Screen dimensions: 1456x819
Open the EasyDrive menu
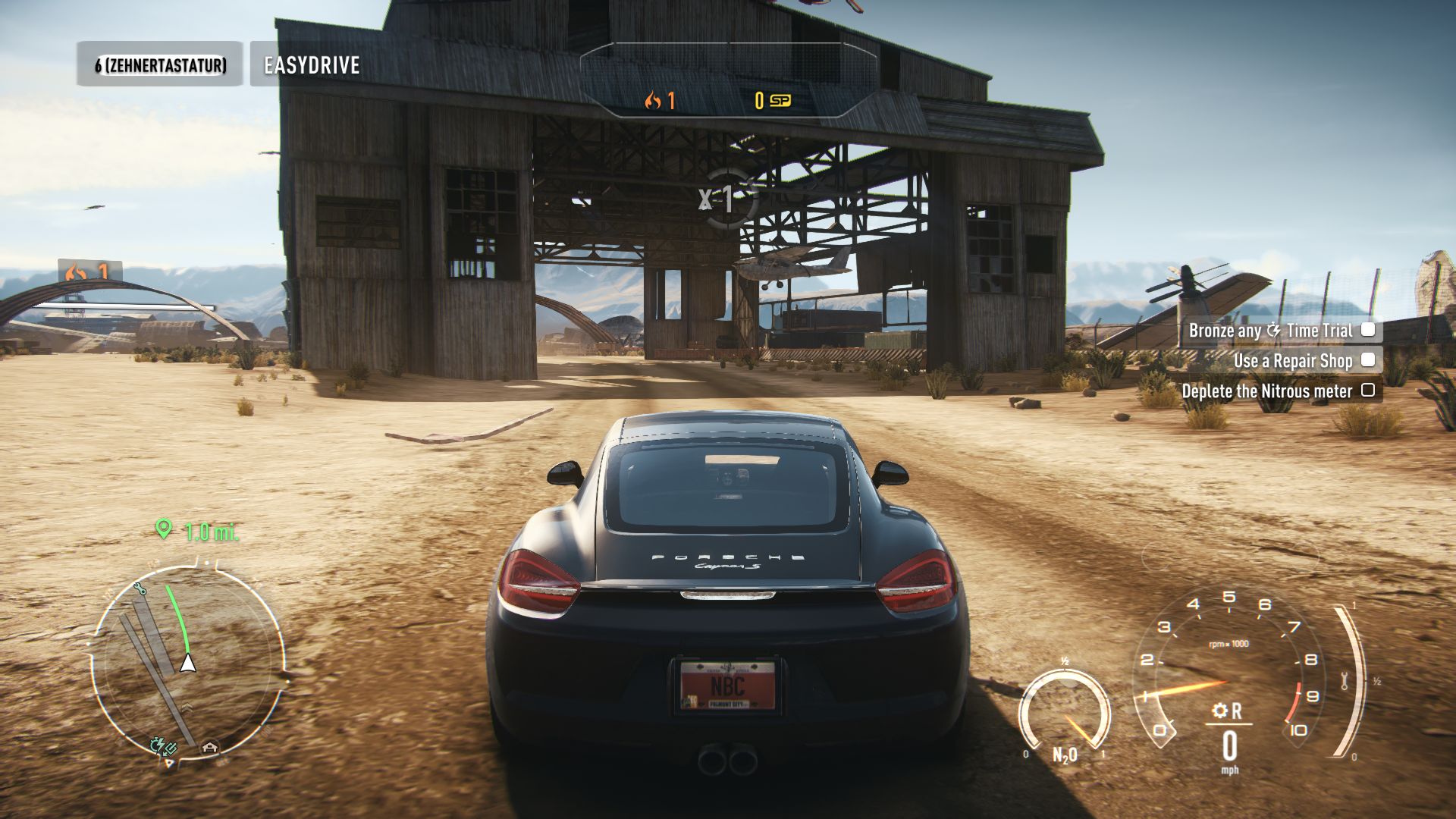coord(311,64)
